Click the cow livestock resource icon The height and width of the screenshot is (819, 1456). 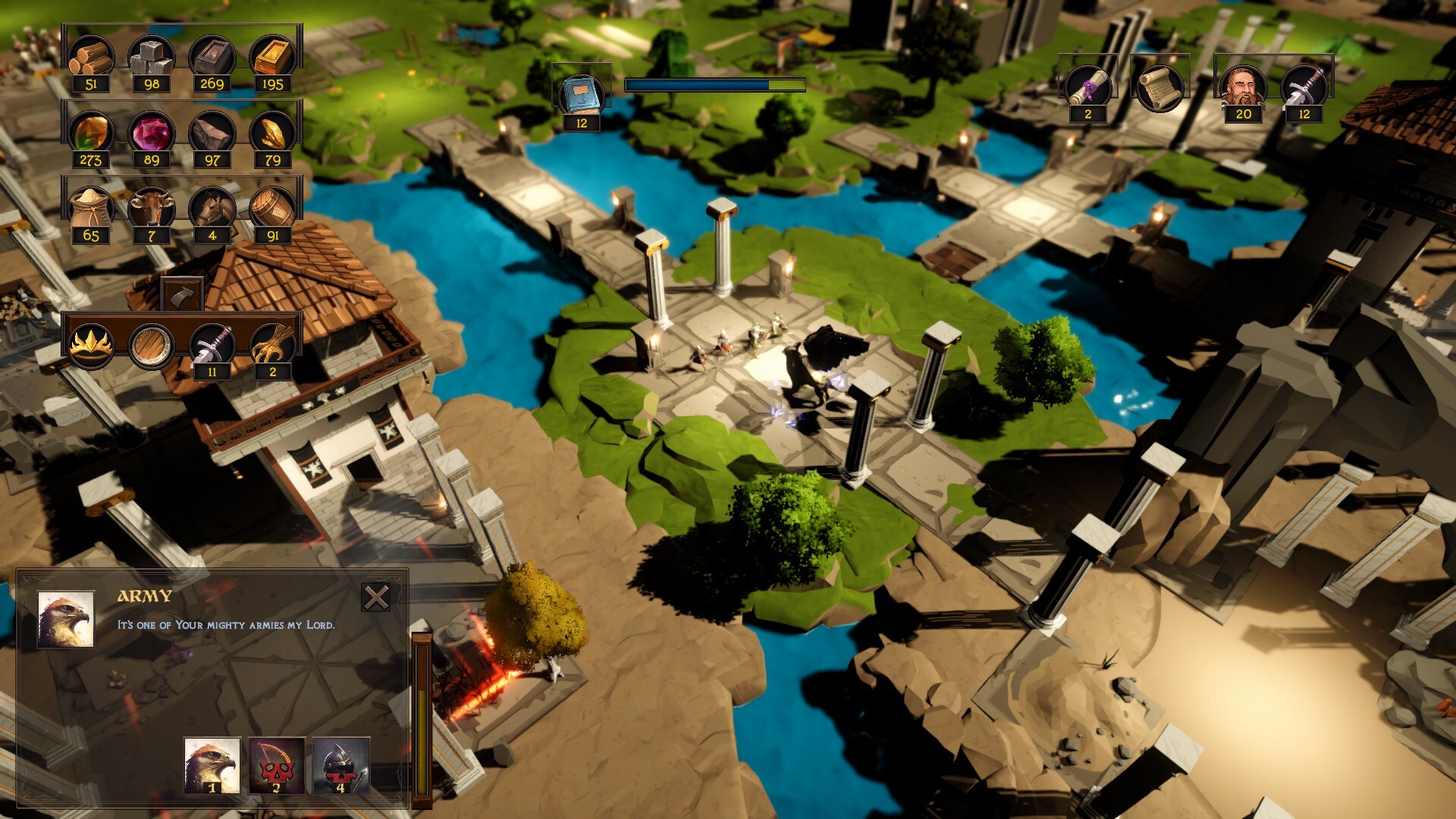[x=152, y=208]
